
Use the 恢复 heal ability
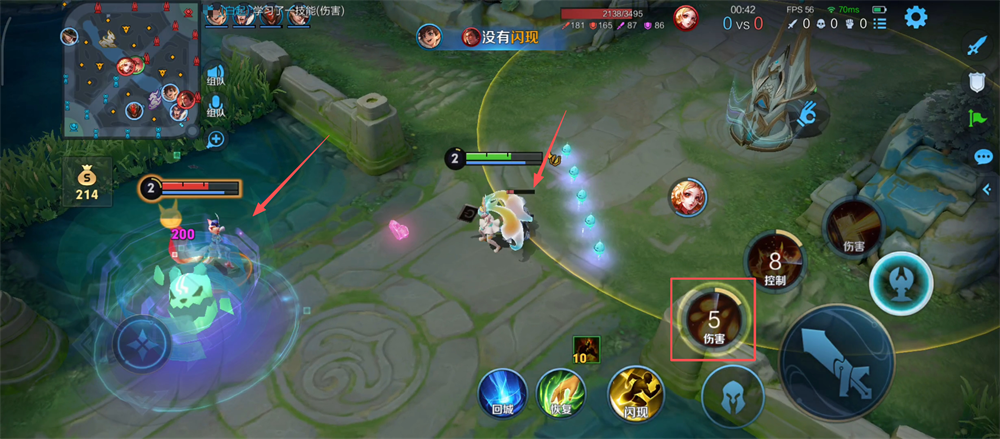coord(561,392)
